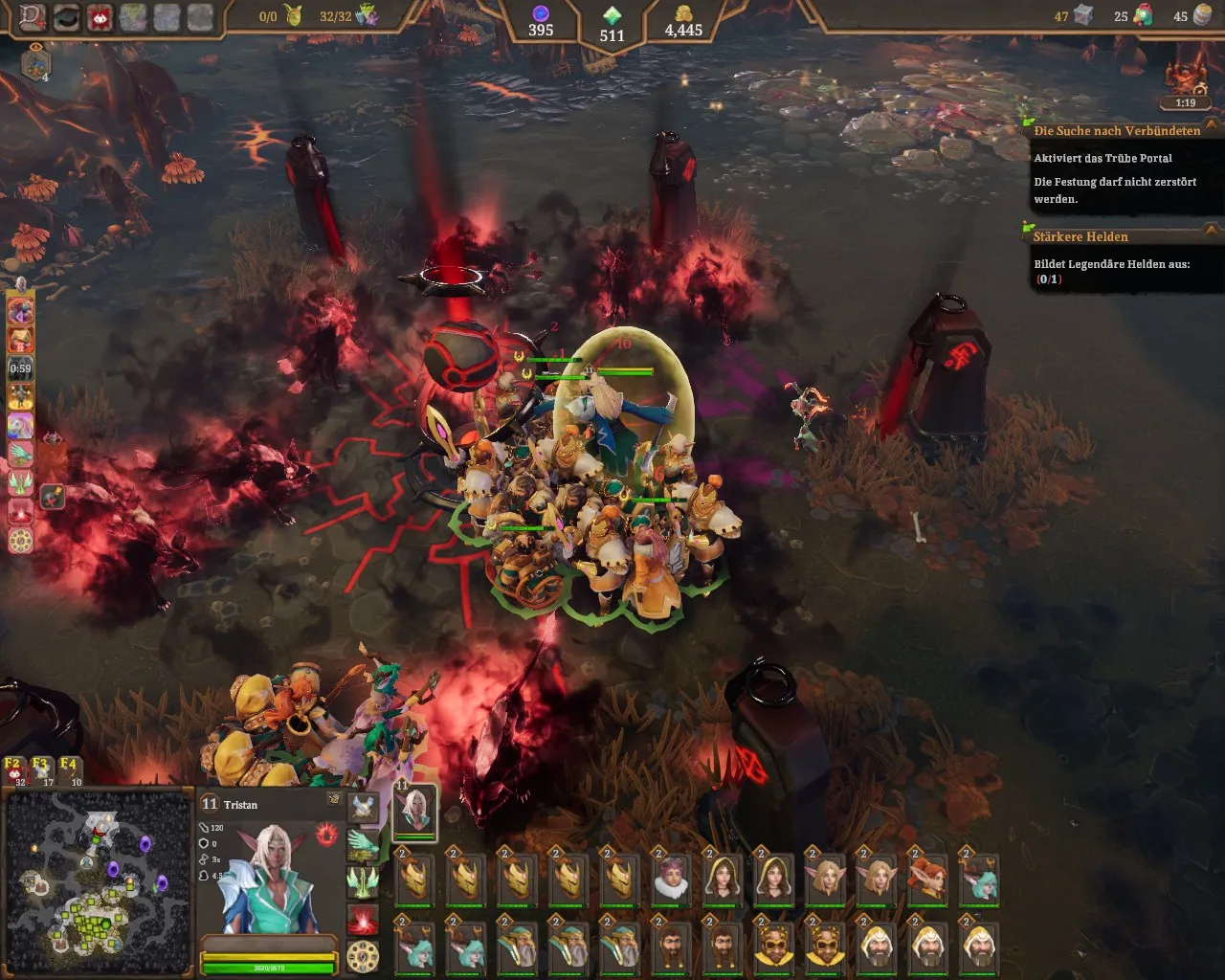
Task: Click the winged orb ability icon
Action: coord(363,807)
